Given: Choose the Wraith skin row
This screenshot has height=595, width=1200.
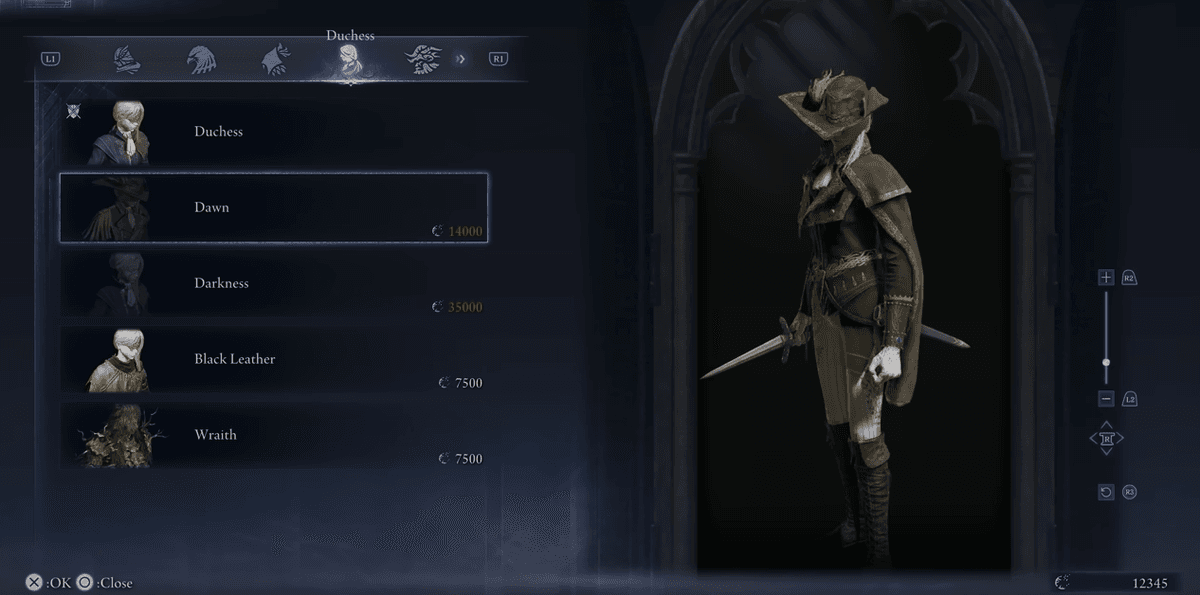Looking at the screenshot, I should 273,436.
